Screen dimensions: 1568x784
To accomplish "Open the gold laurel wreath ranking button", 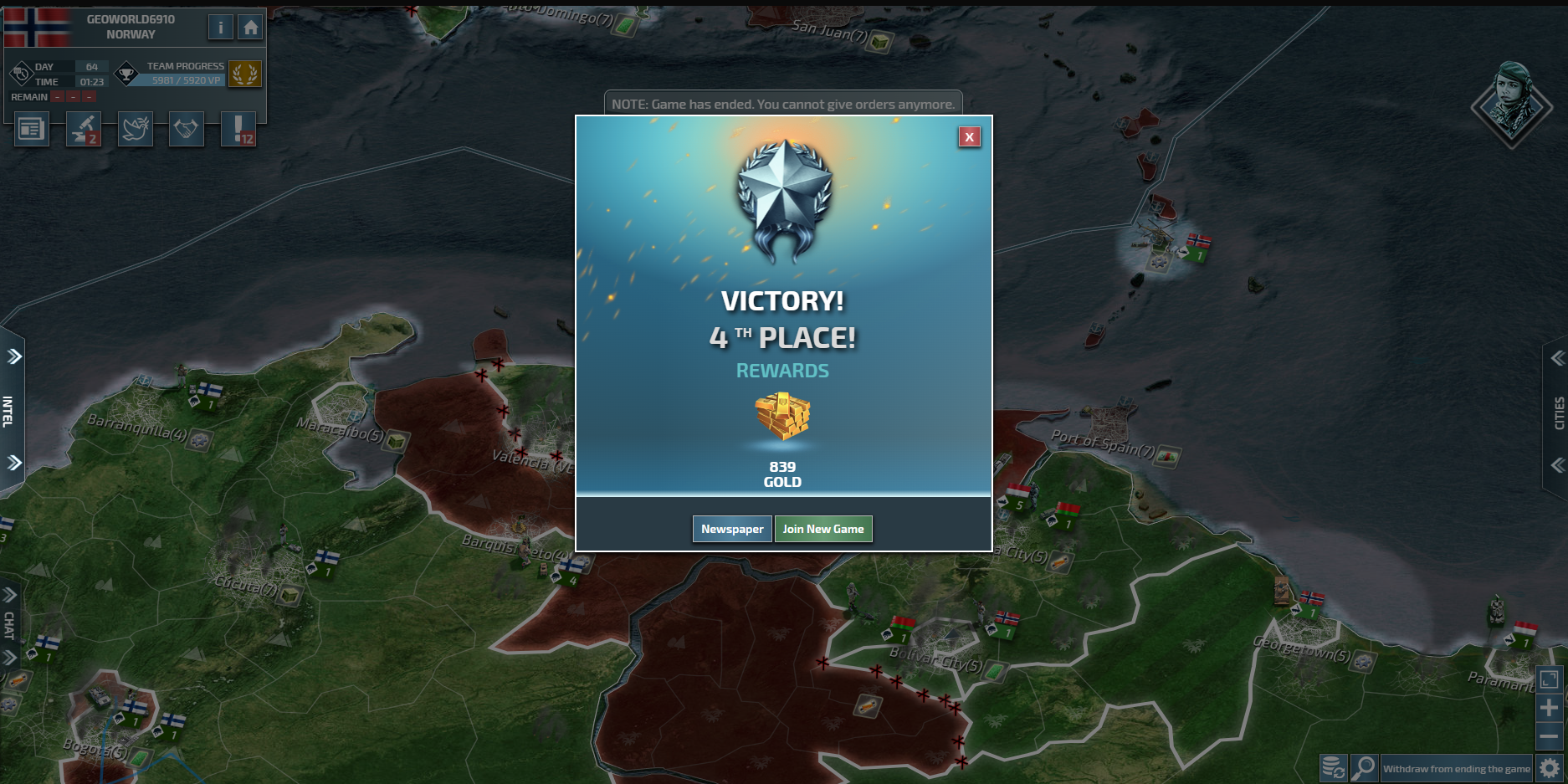I will point(244,74).
